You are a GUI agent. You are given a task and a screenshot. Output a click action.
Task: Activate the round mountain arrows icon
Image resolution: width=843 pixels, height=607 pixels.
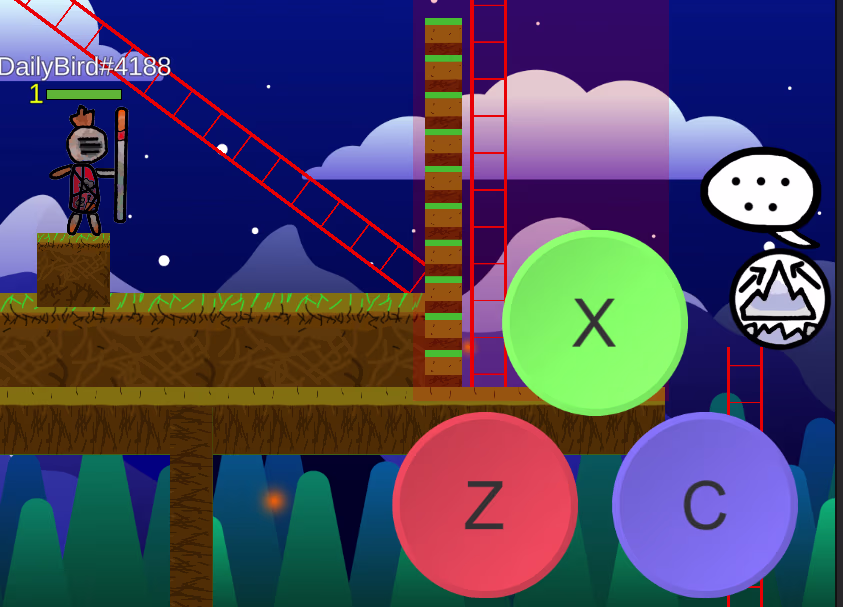780,298
